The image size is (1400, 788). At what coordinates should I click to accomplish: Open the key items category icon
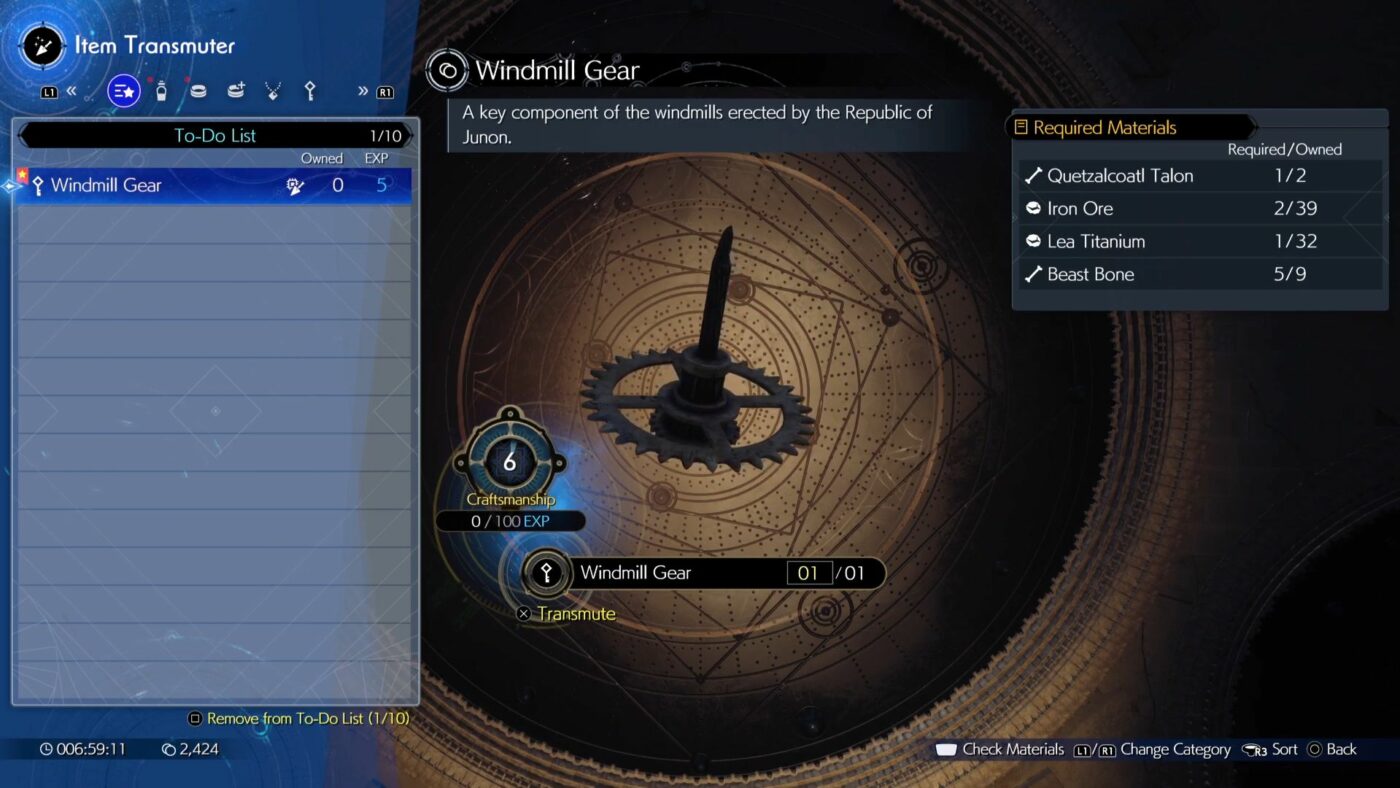(310, 90)
